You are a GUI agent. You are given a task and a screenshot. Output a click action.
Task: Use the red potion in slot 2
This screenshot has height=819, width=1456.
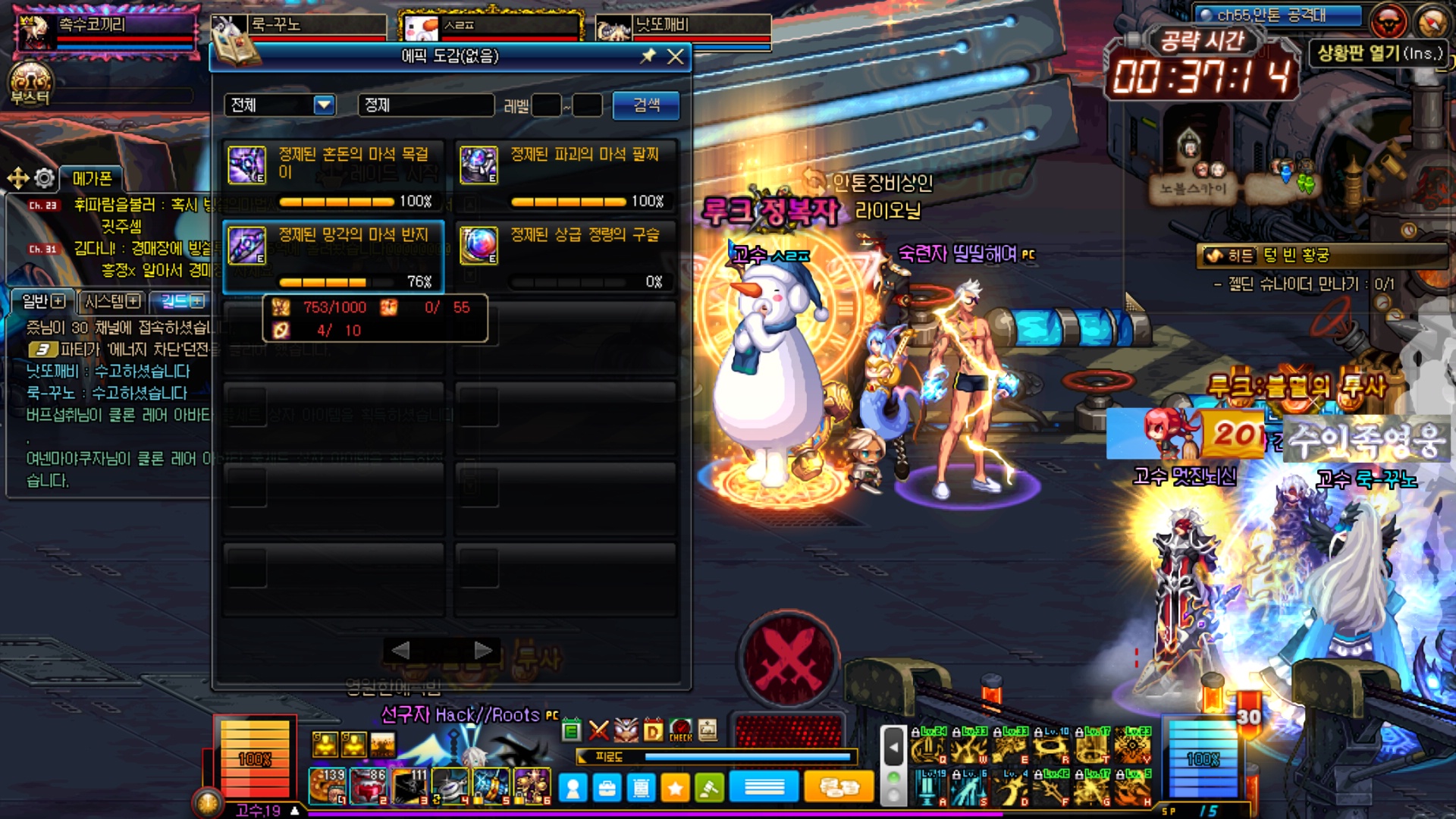369,786
